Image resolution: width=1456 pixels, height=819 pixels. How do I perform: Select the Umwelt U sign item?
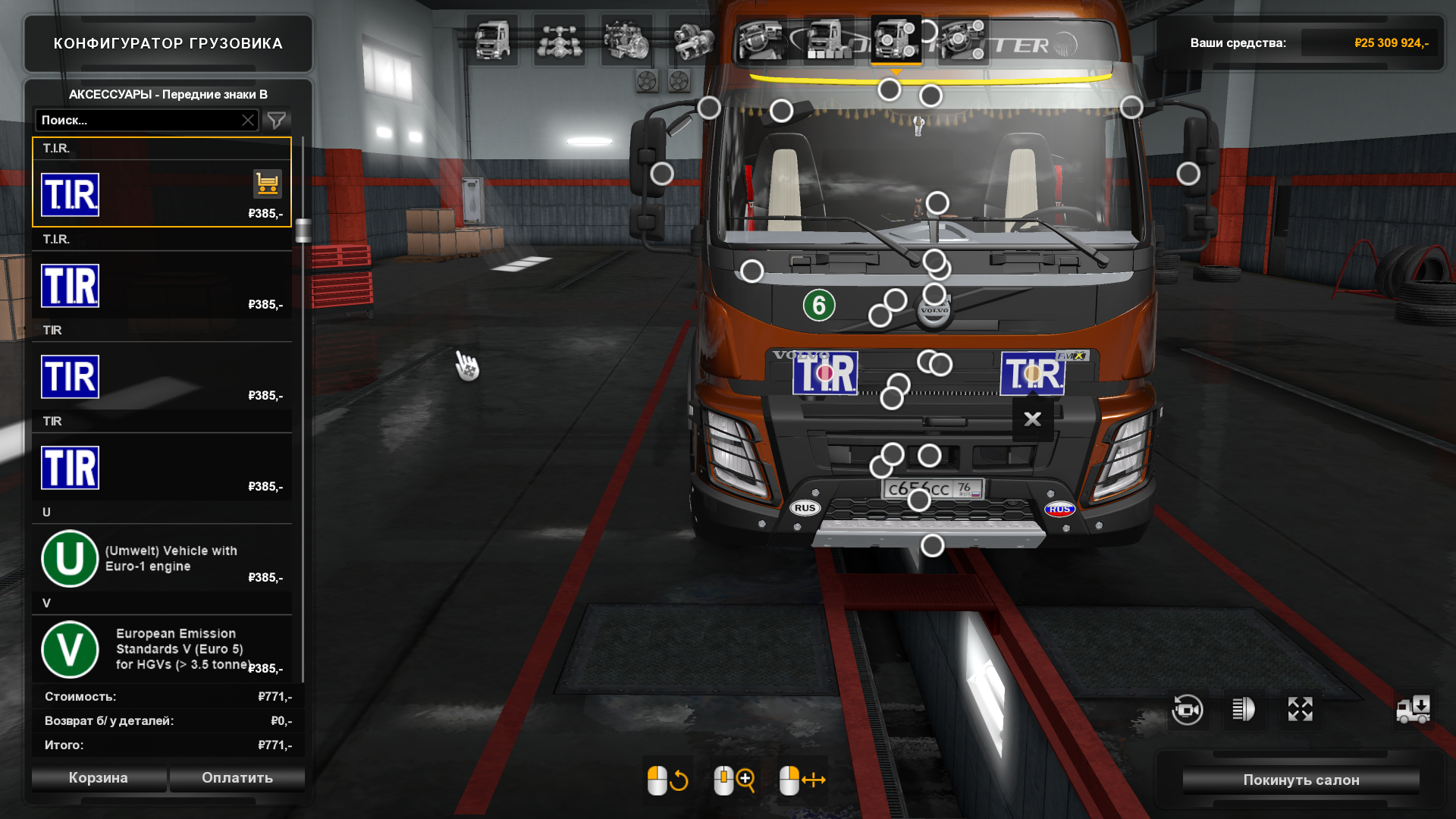(161, 558)
